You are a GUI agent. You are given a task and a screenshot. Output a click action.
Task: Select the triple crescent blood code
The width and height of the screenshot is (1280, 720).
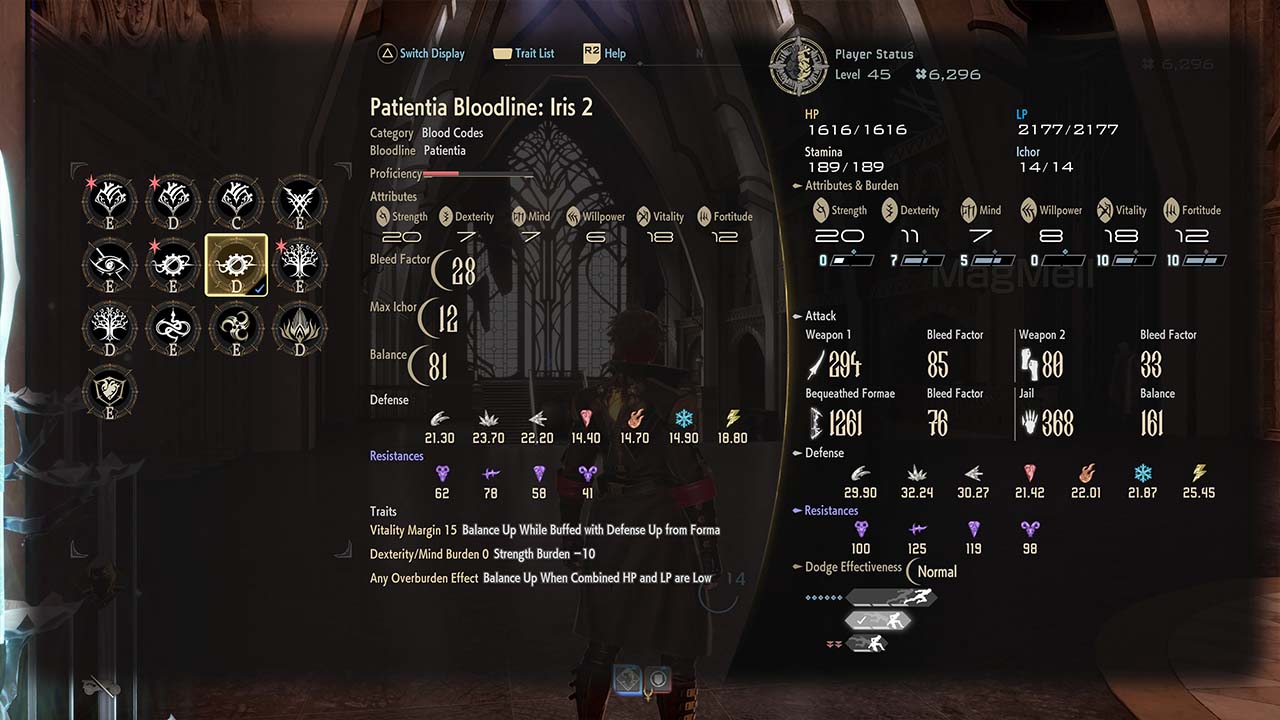click(x=236, y=328)
